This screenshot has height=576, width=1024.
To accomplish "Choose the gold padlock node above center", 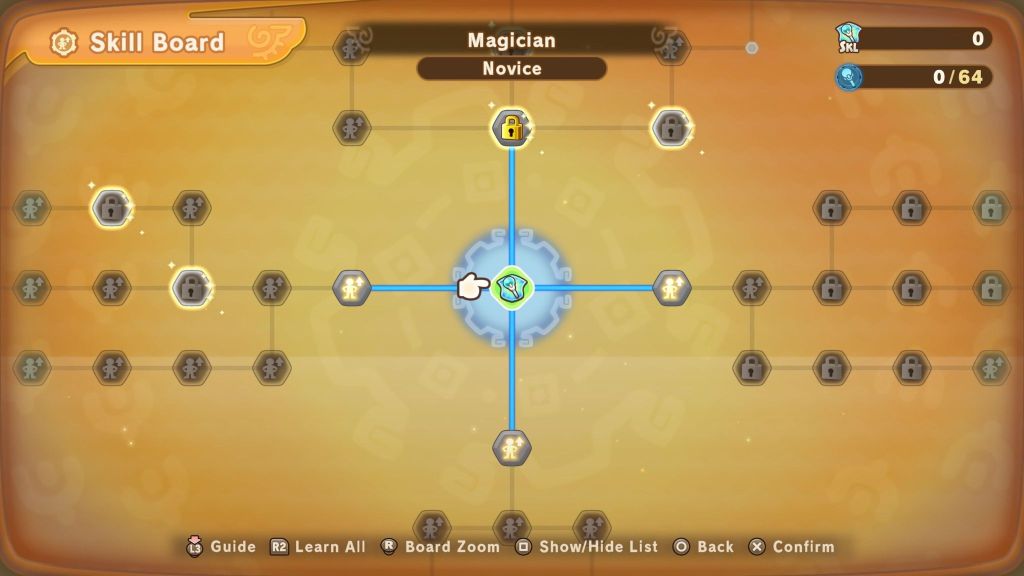I will (x=511, y=128).
